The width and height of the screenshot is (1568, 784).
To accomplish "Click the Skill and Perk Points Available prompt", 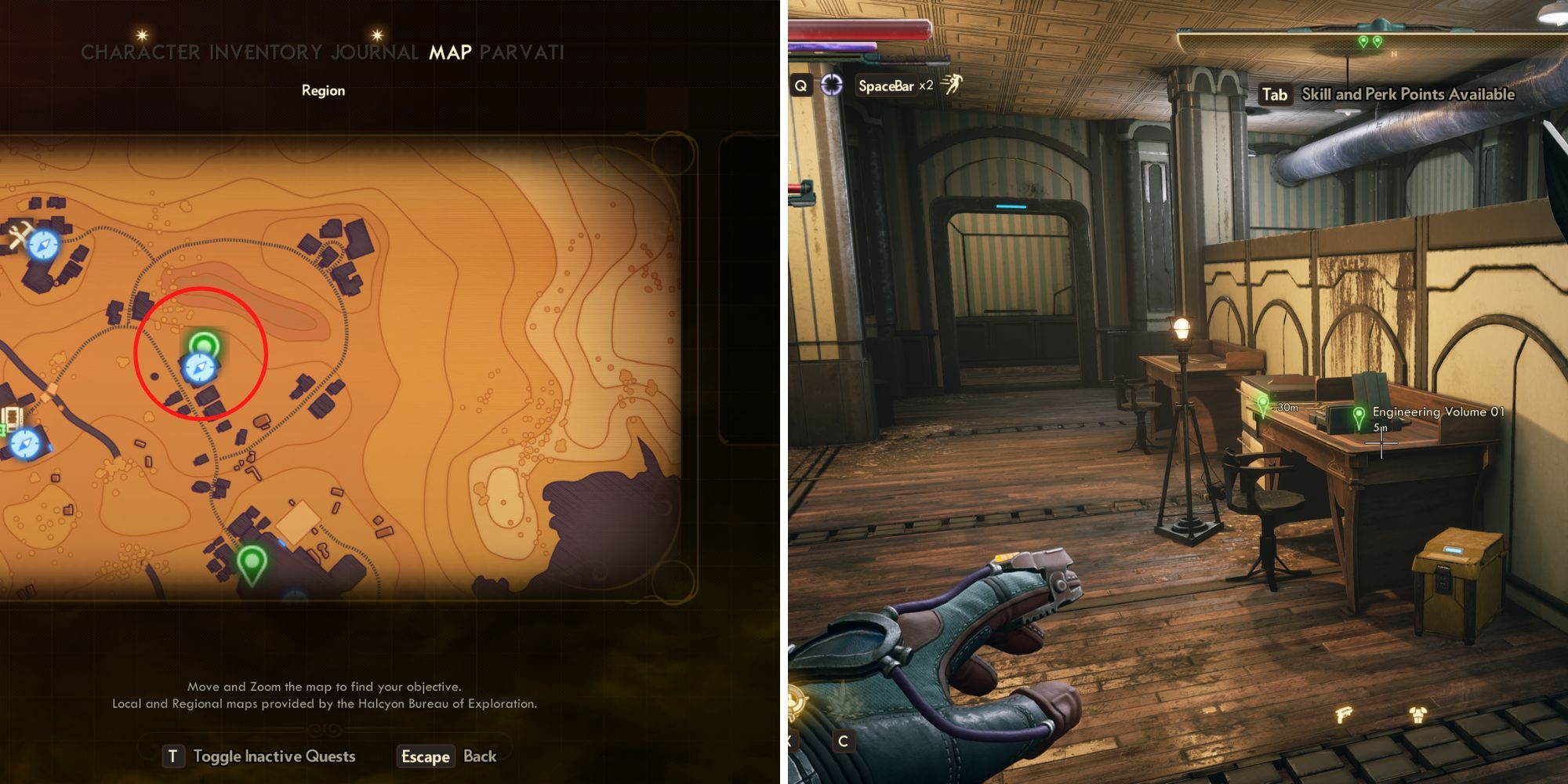I will coord(1407,93).
